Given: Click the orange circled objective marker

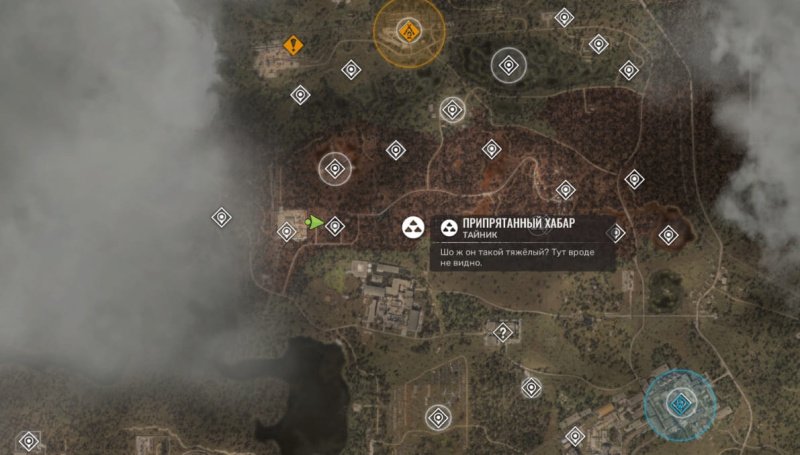Looking at the screenshot, I should coord(408,33).
